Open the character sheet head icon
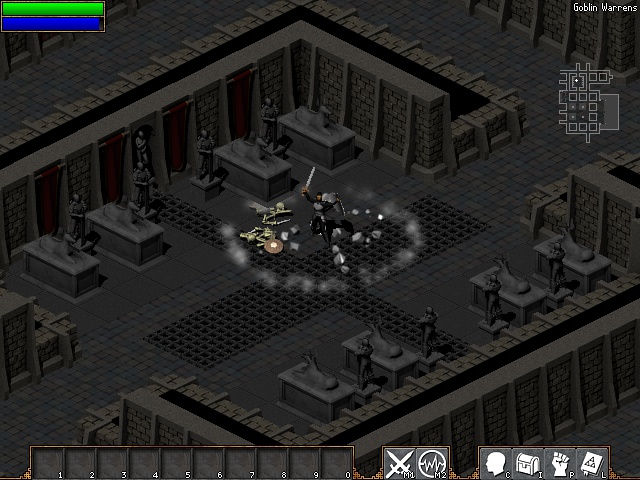The image size is (640, 480). [x=495, y=463]
